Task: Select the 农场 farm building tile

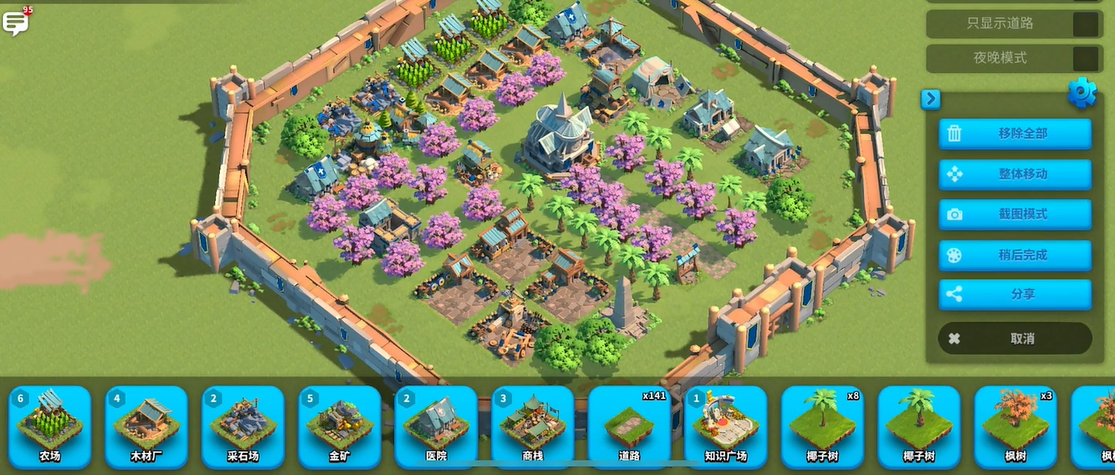Action: 50,427
